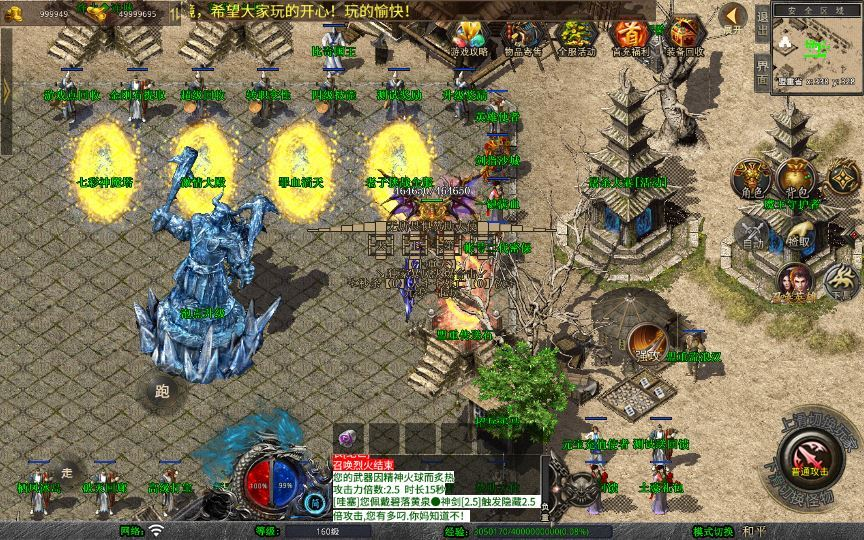864x540 pixels.
Task: Open the 角色 character panel
Action: [x=751, y=178]
